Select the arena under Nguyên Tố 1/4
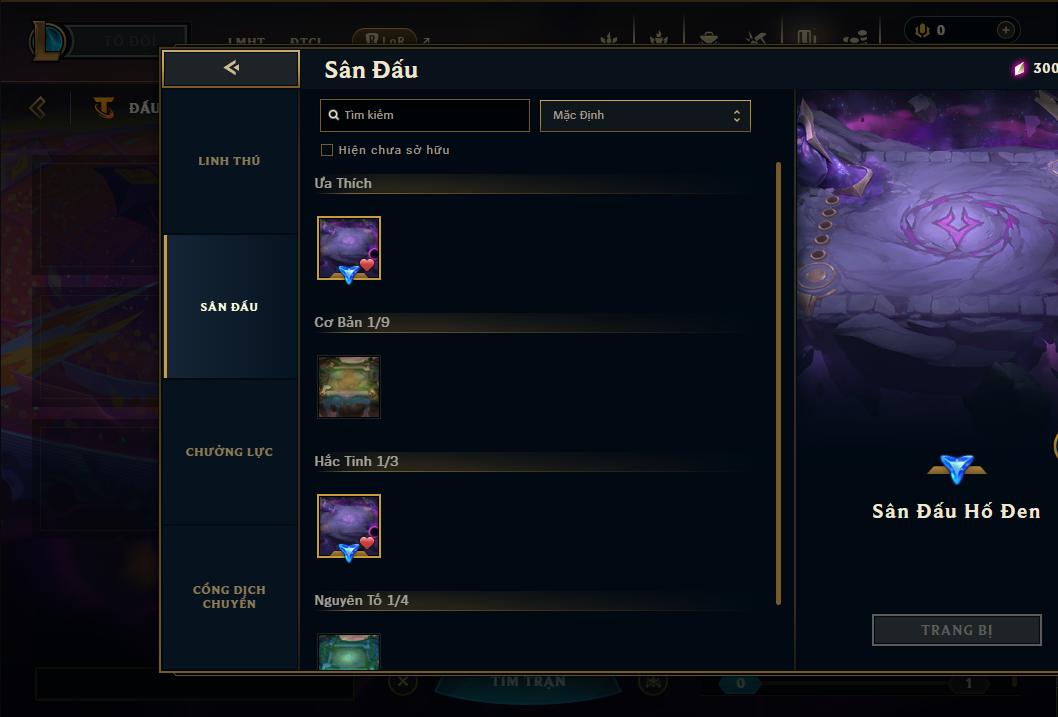Screen dimensions: 1058x717 pyautogui.click(x=349, y=652)
